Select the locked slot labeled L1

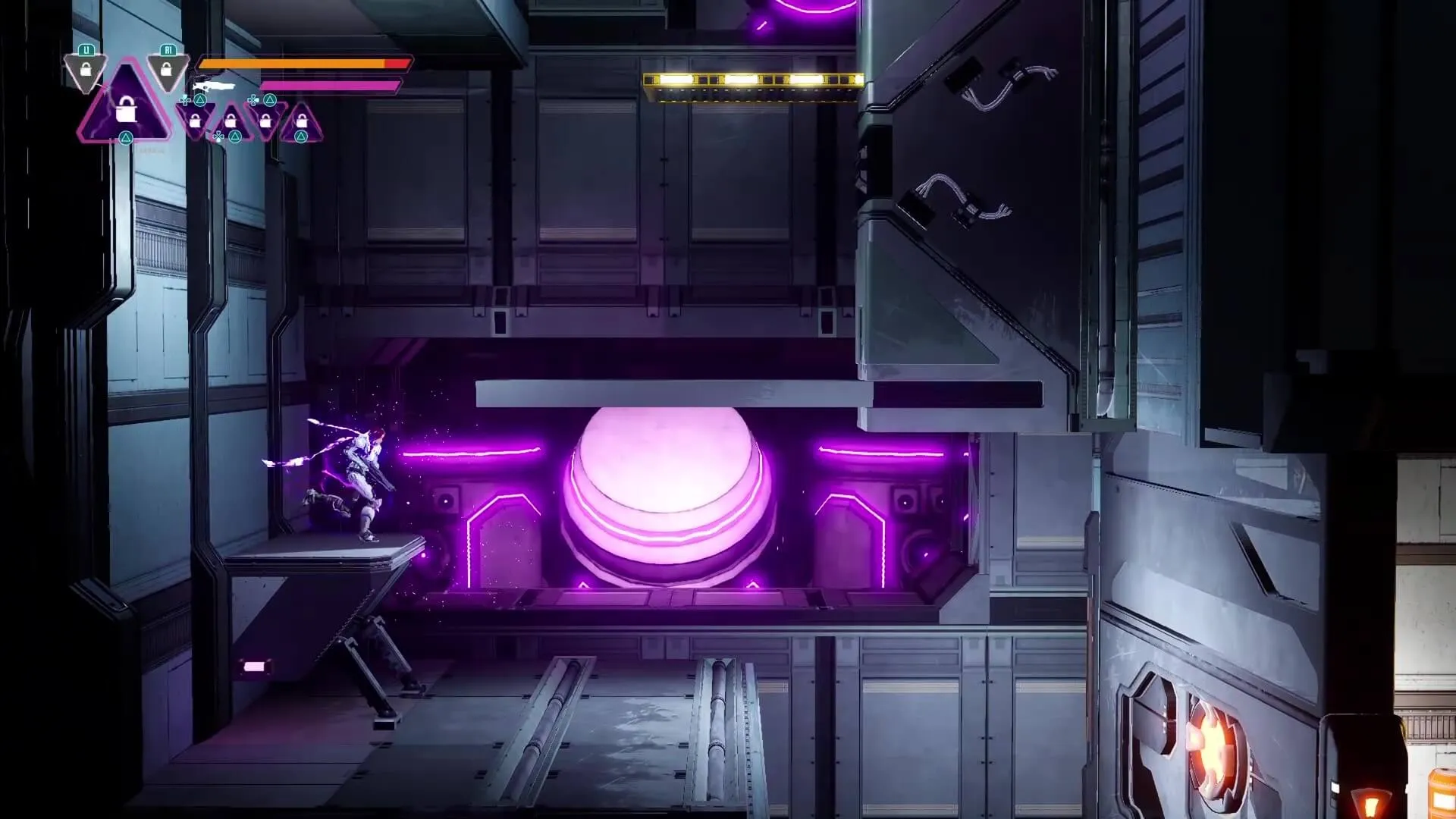tap(86, 68)
